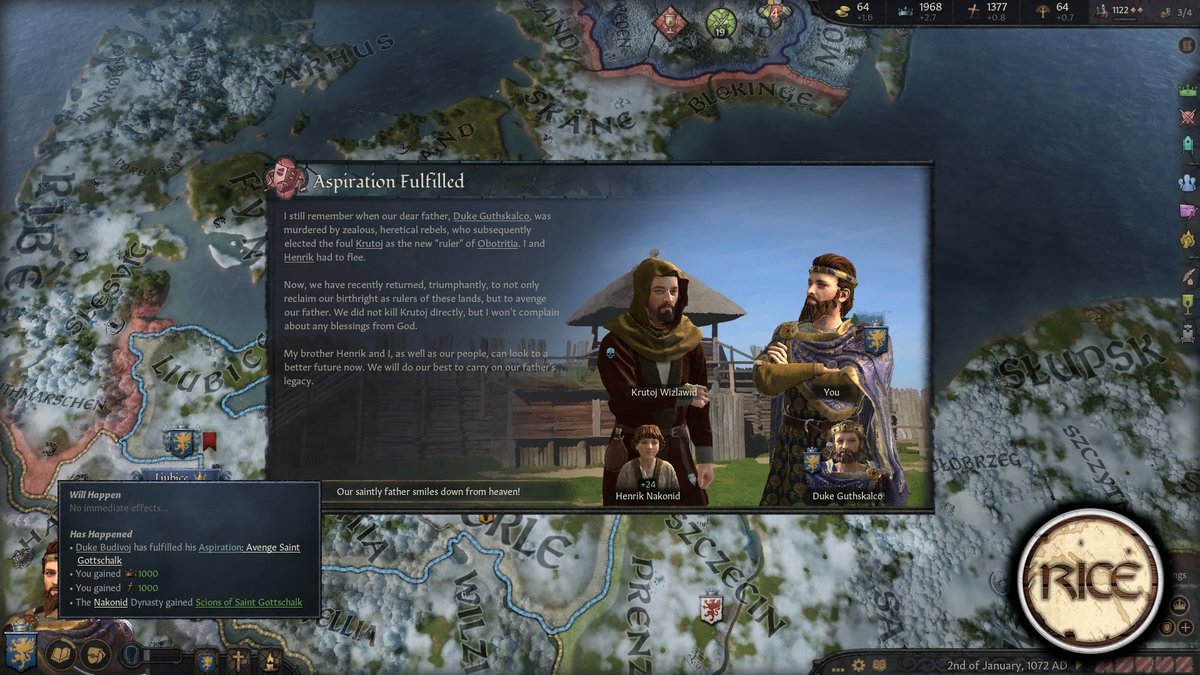Image resolution: width=1200 pixels, height=675 pixels.
Task: Open the candle culture button
Action: (268, 659)
